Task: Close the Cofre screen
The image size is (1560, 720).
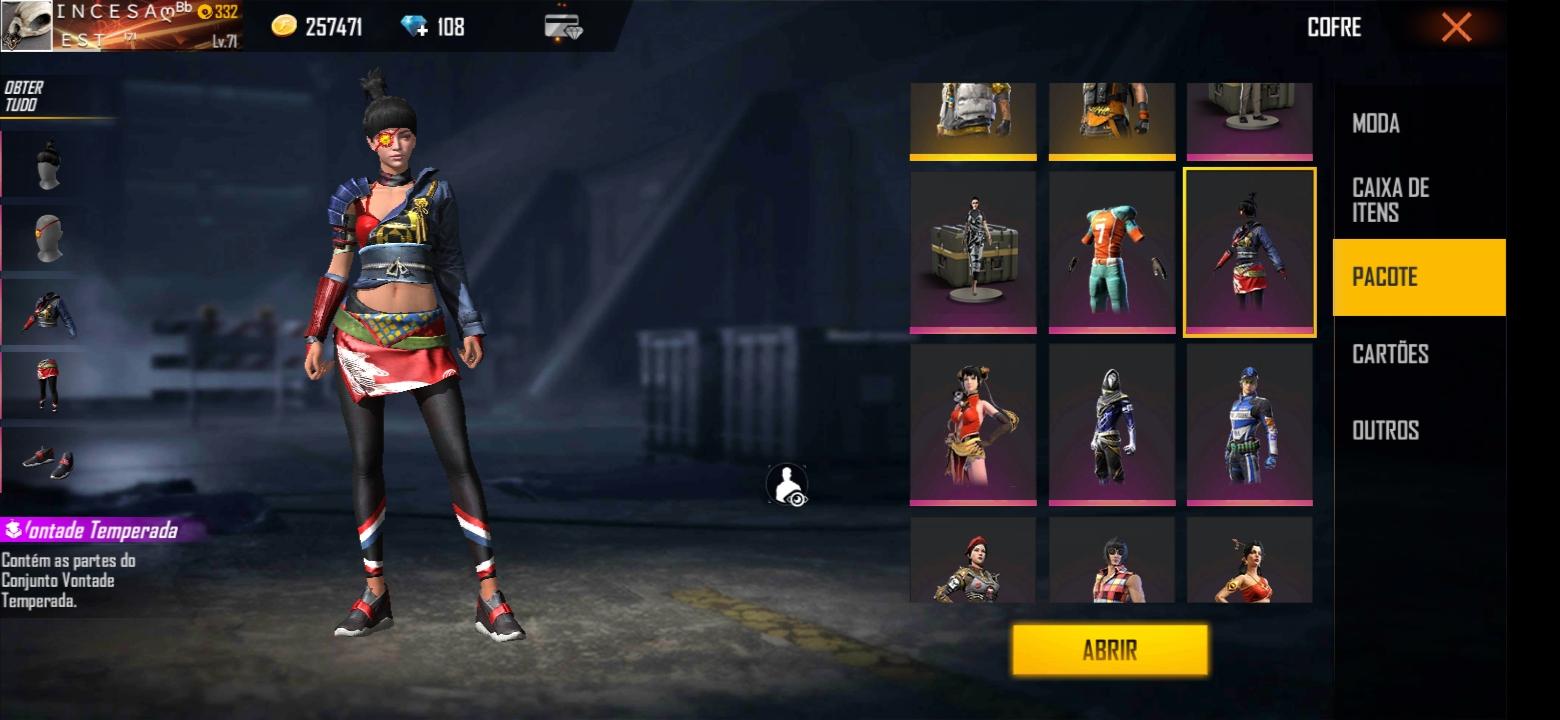Action: tap(1456, 27)
